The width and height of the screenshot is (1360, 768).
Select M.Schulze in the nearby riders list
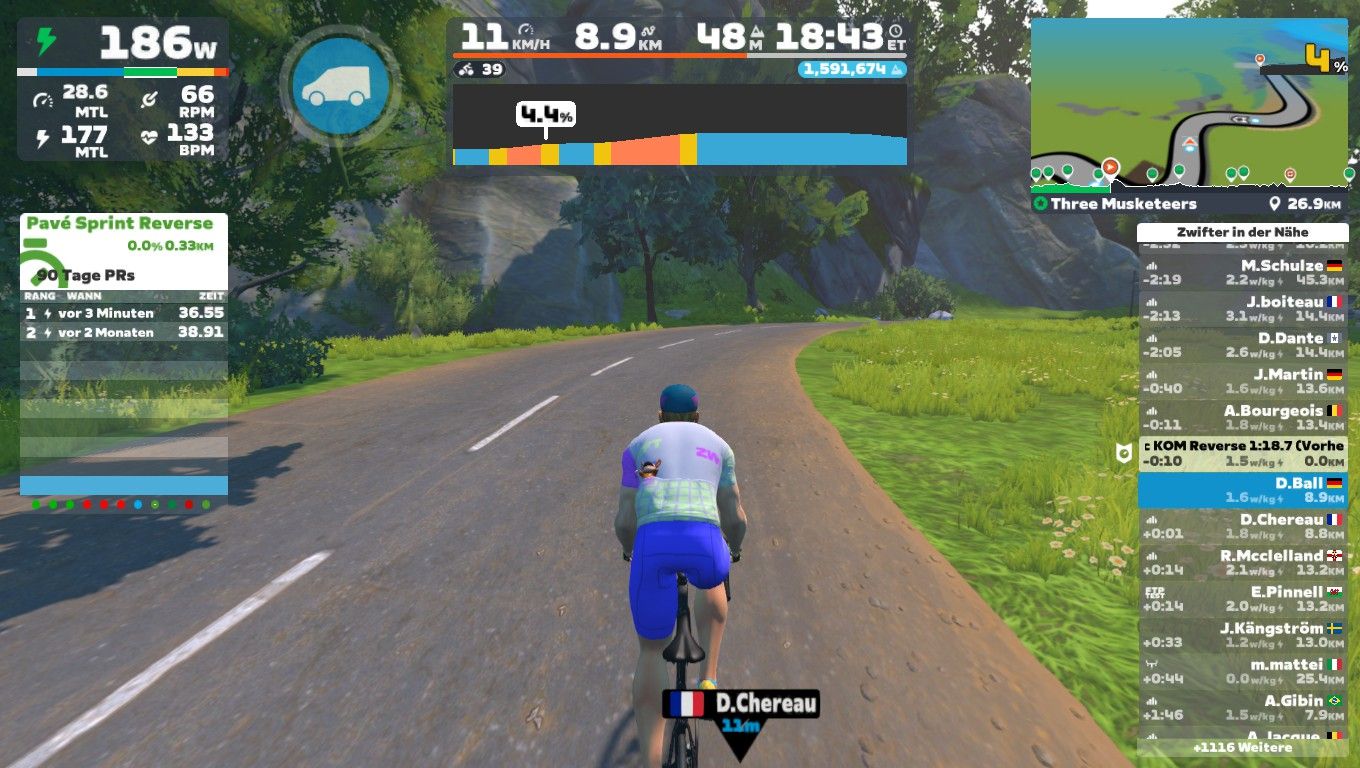point(1242,272)
